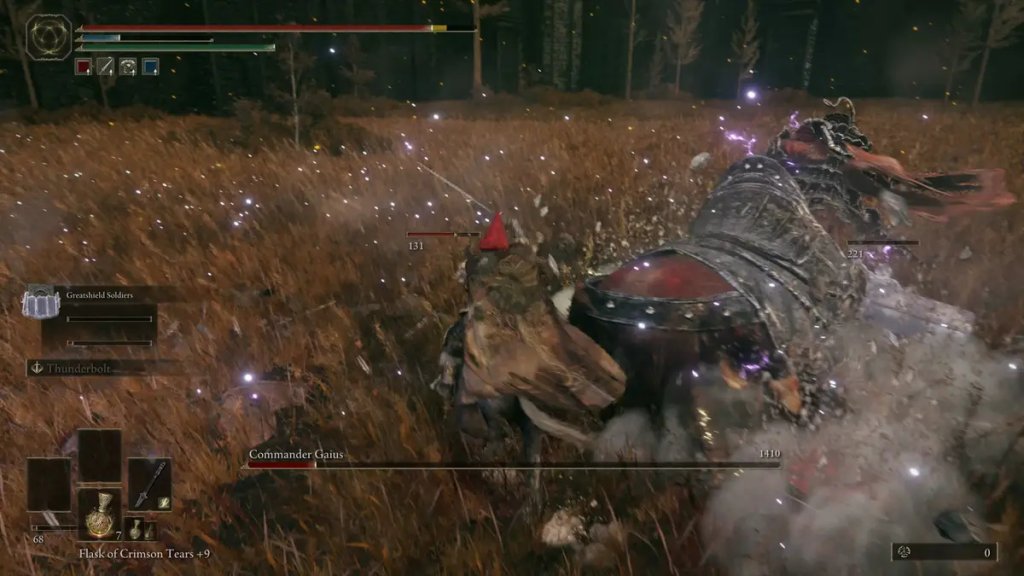
Task: Click the spear weapon slot
Action: pos(148,484)
